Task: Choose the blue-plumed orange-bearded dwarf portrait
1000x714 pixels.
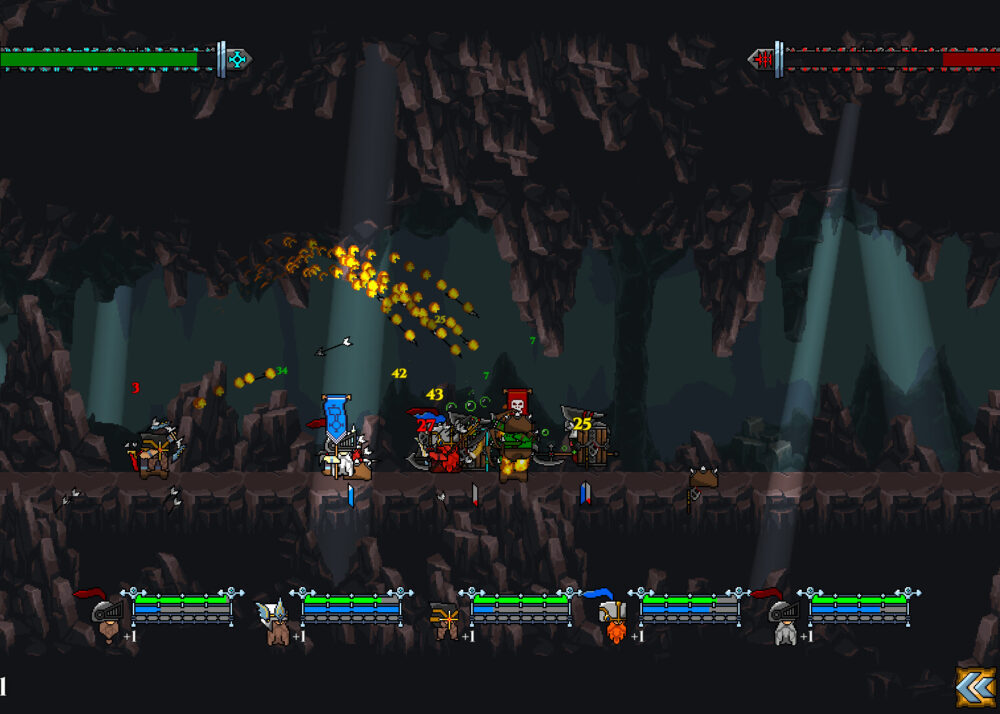Action: [612, 618]
